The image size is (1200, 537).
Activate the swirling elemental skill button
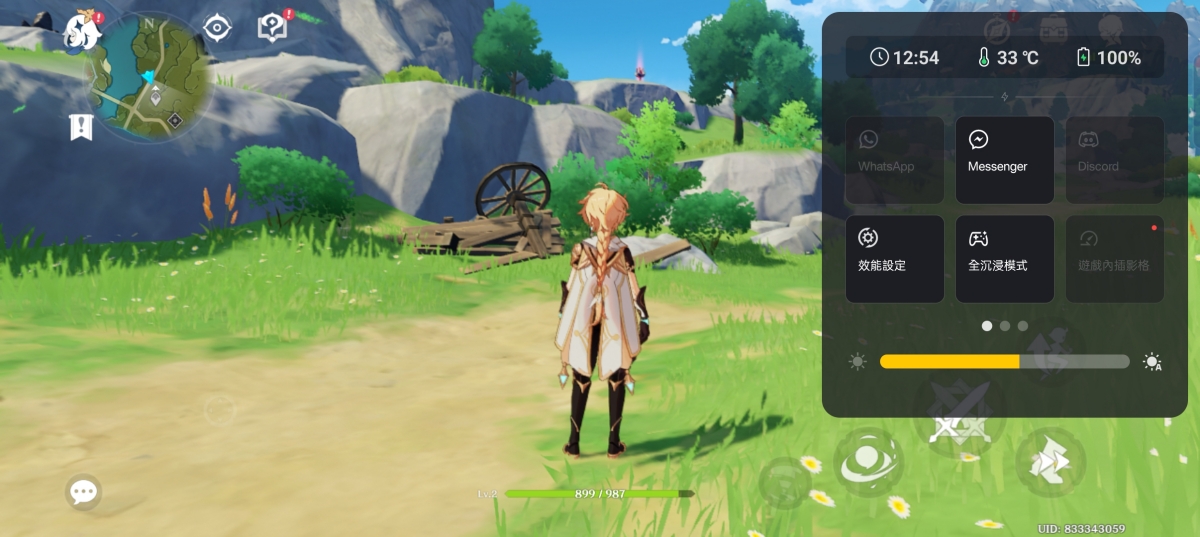(869, 463)
